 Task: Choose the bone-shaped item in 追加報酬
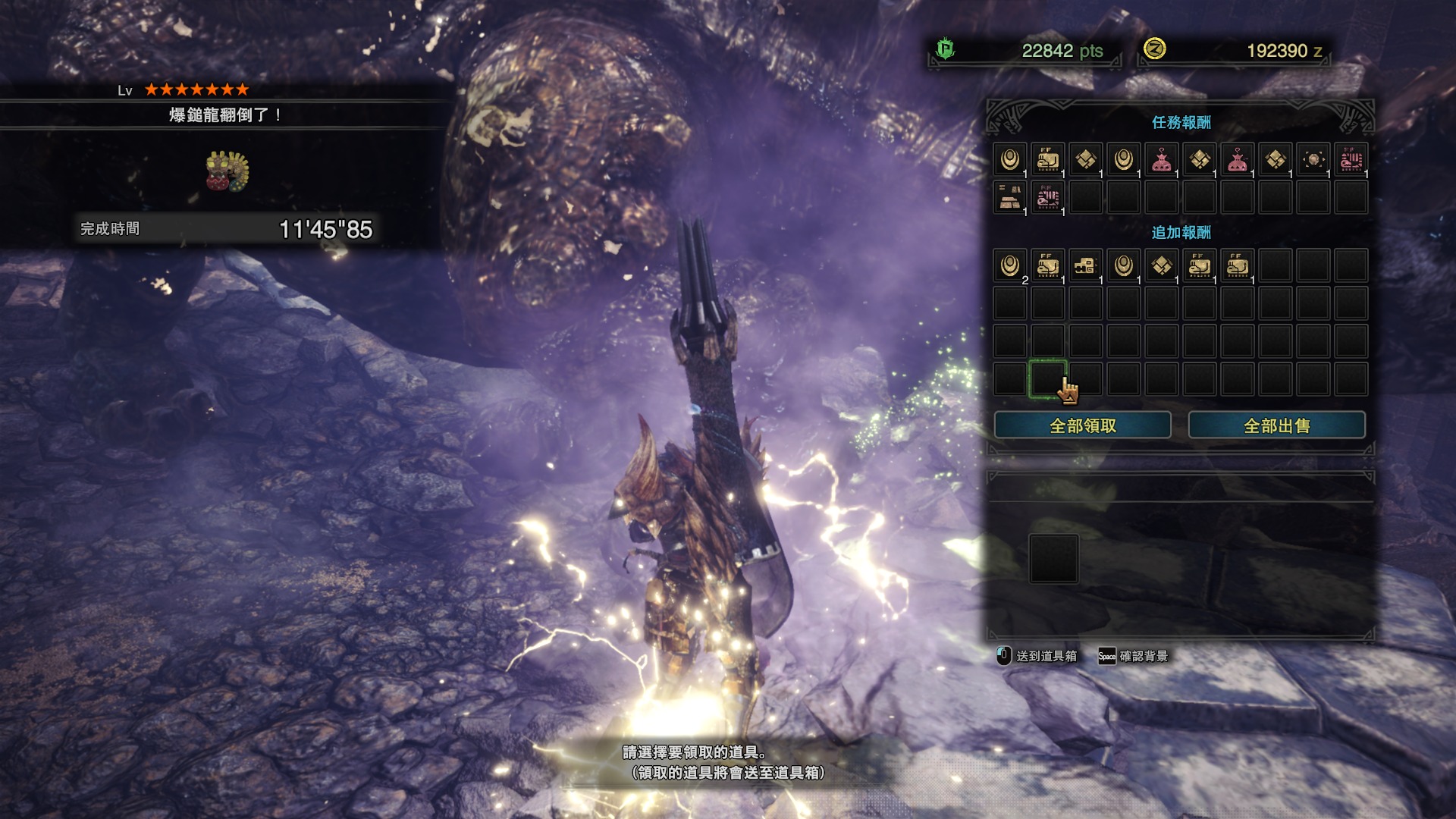pyautogui.click(x=1086, y=266)
